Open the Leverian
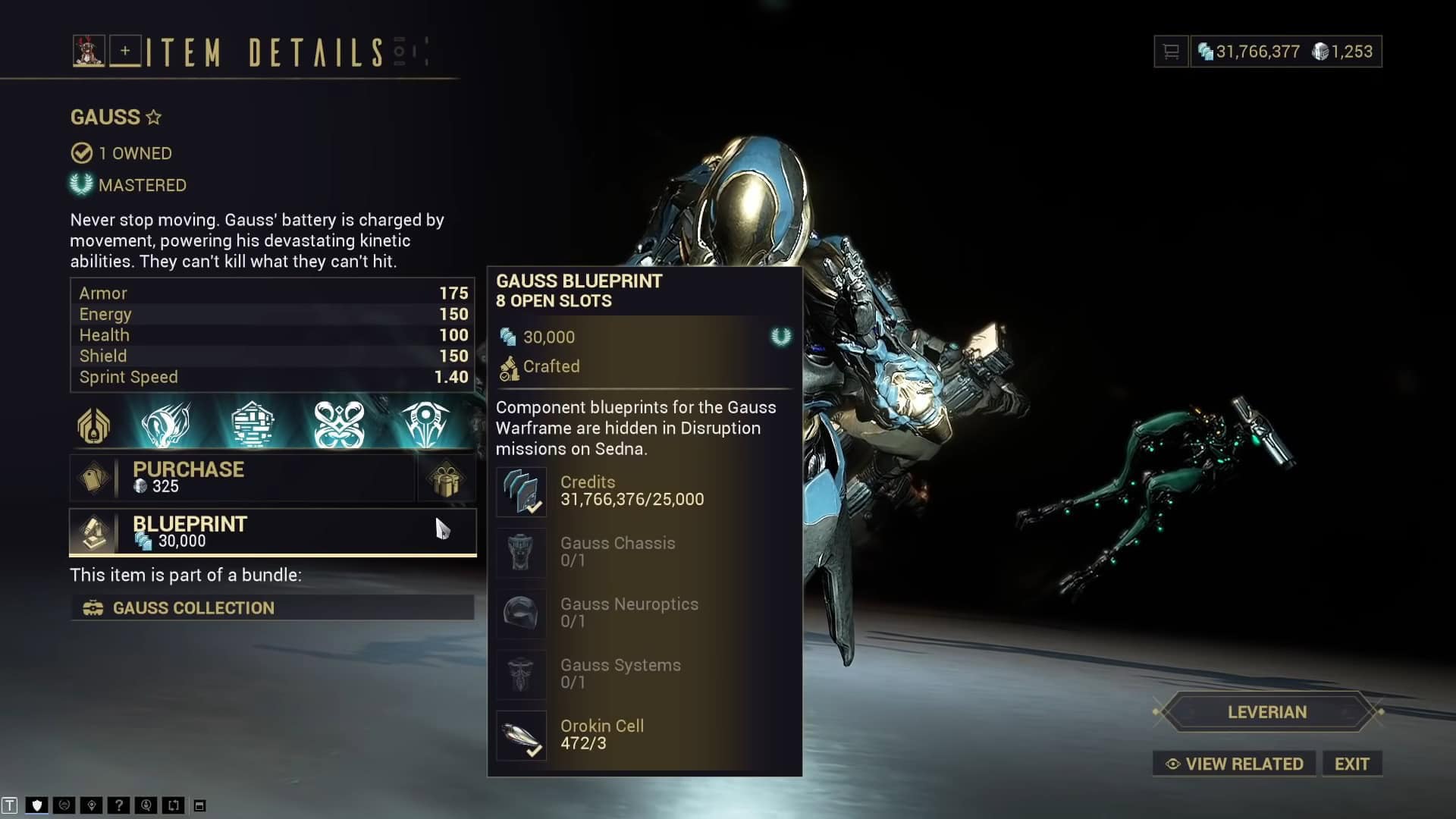Image resolution: width=1456 pixels, height=819 pixels. click(1266, 712)
